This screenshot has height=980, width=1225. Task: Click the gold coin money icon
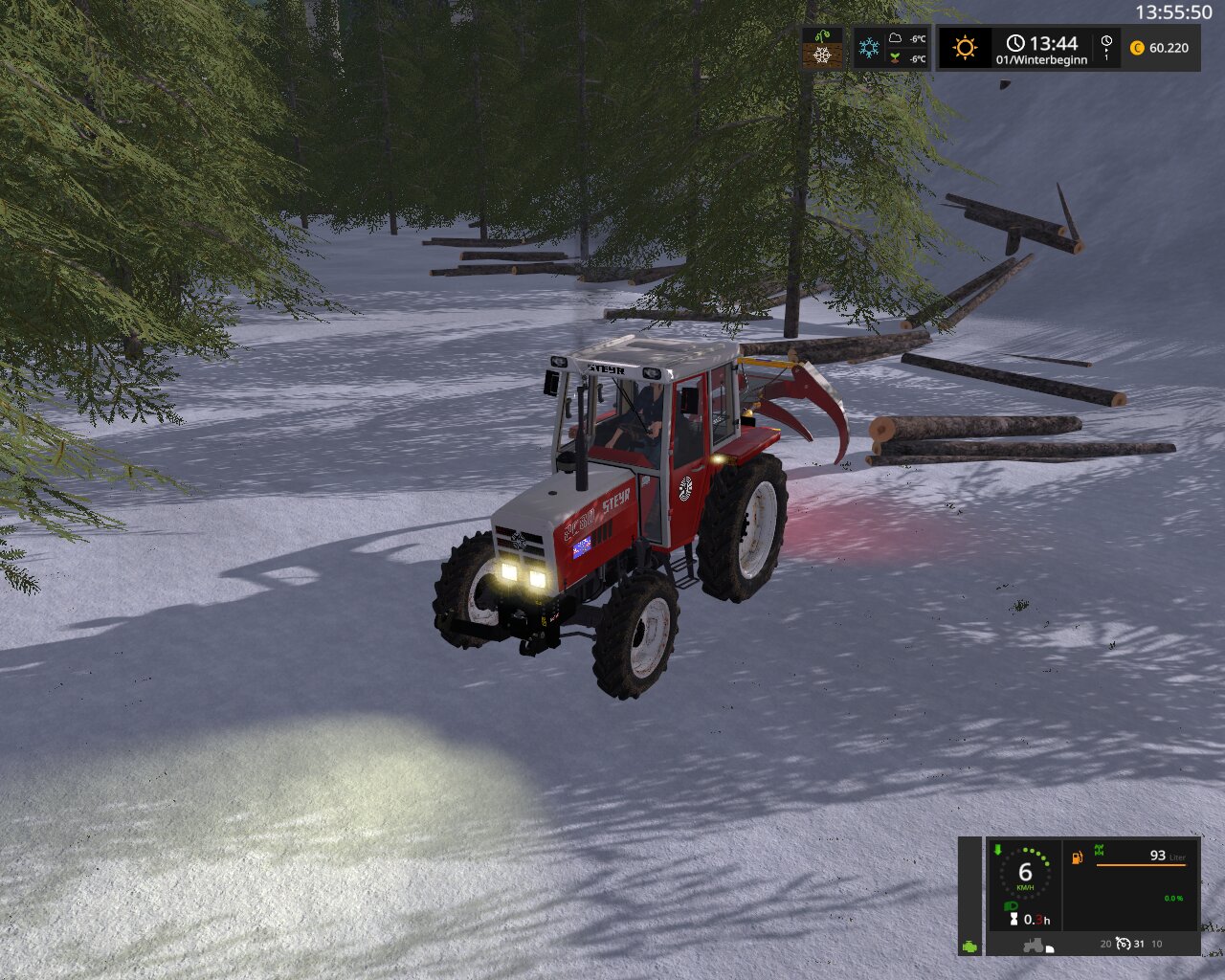pyautogui.click(x=1137, y=48)
